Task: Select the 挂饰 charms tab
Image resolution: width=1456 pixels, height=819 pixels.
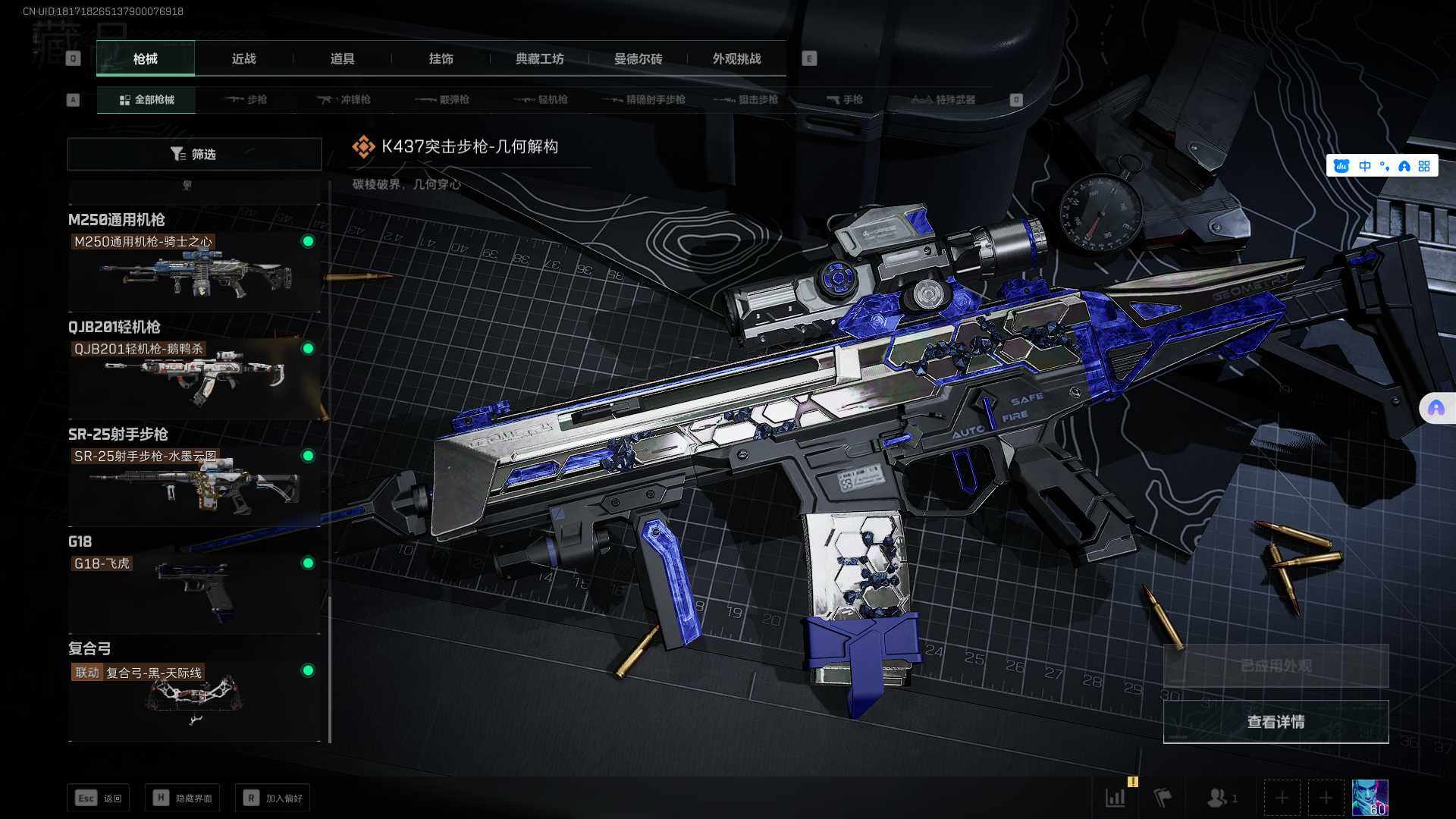Action: click(441, 58)
